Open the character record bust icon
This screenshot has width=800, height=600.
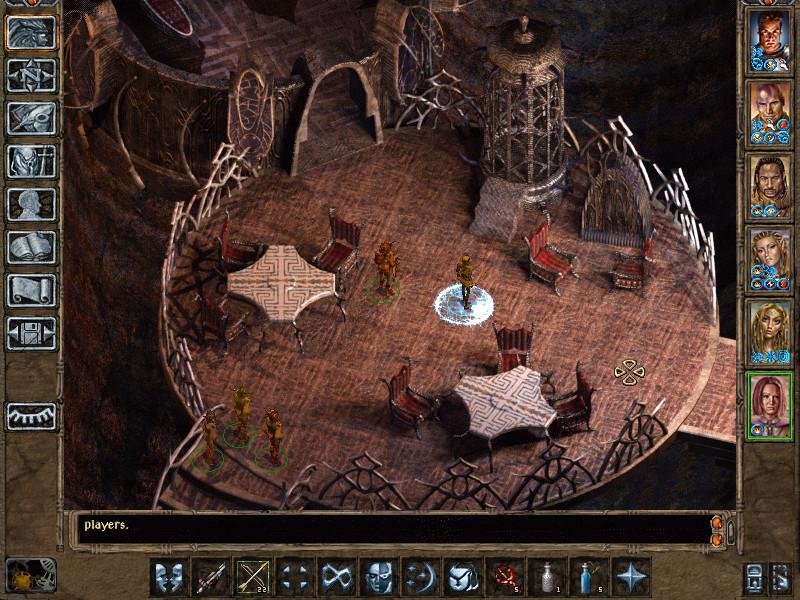(31, 204)
